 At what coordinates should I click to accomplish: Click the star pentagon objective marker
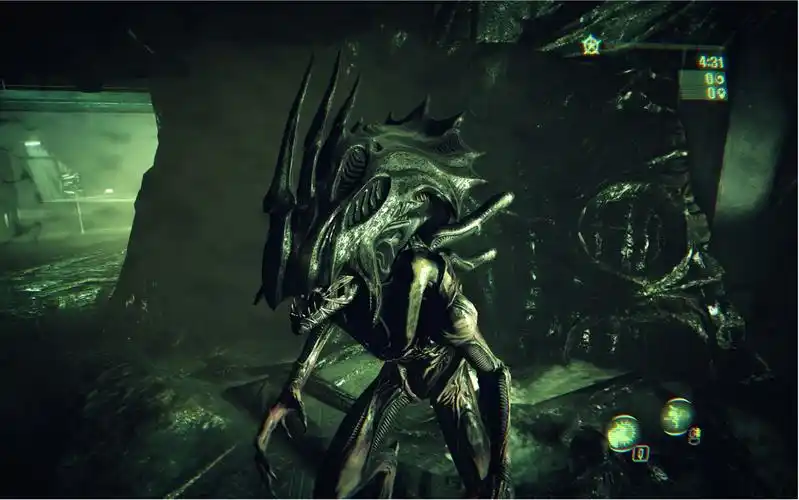click(x=591, y=44)
